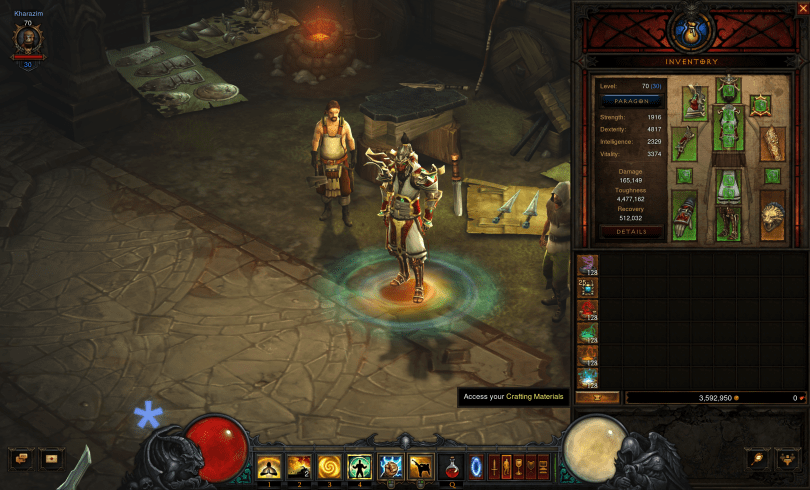Close the Inventory panel
The height and width of the screenshot is (490, 810).
(803, 8)
